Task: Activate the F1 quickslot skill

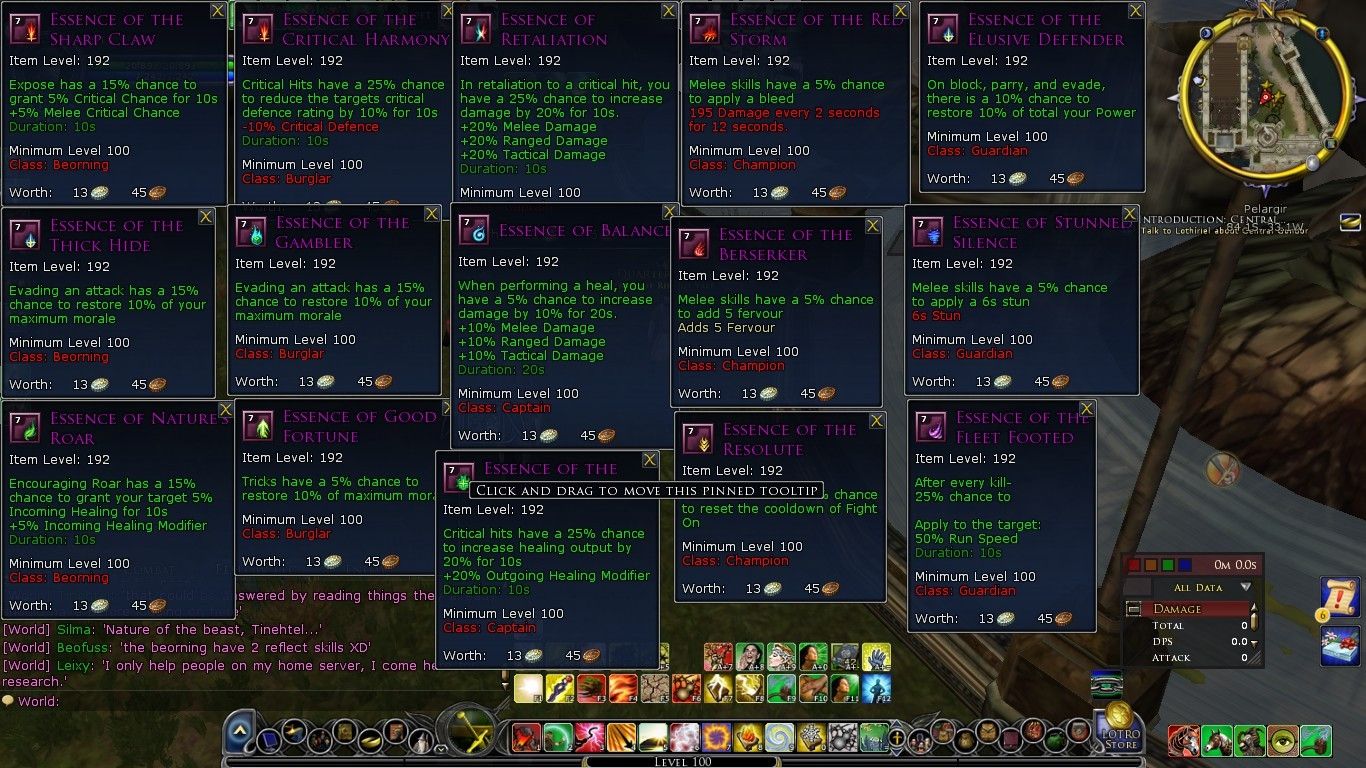Action: pyautogui.click(x=528, y=689)
